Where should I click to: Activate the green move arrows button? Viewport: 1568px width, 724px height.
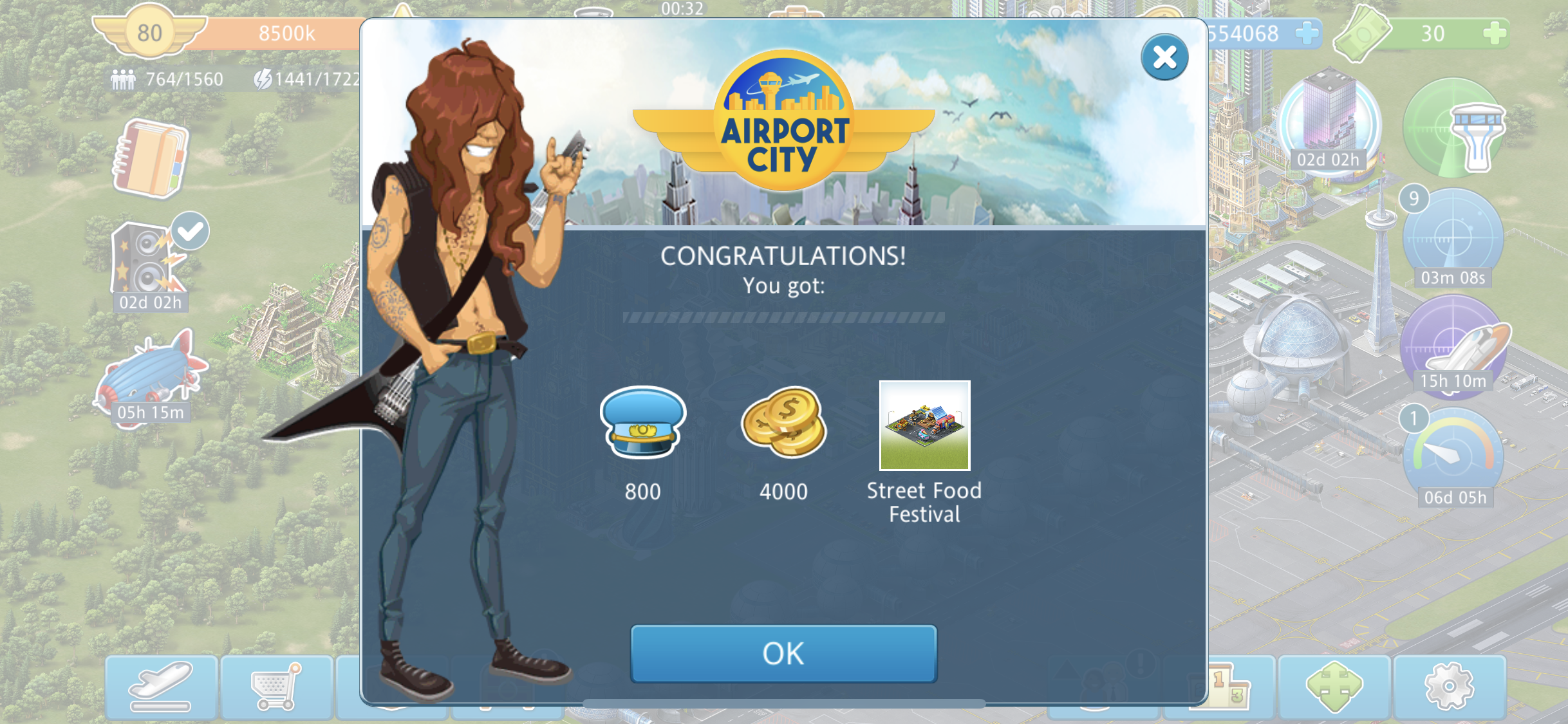pyautogui.click(x=1334, y=687)
